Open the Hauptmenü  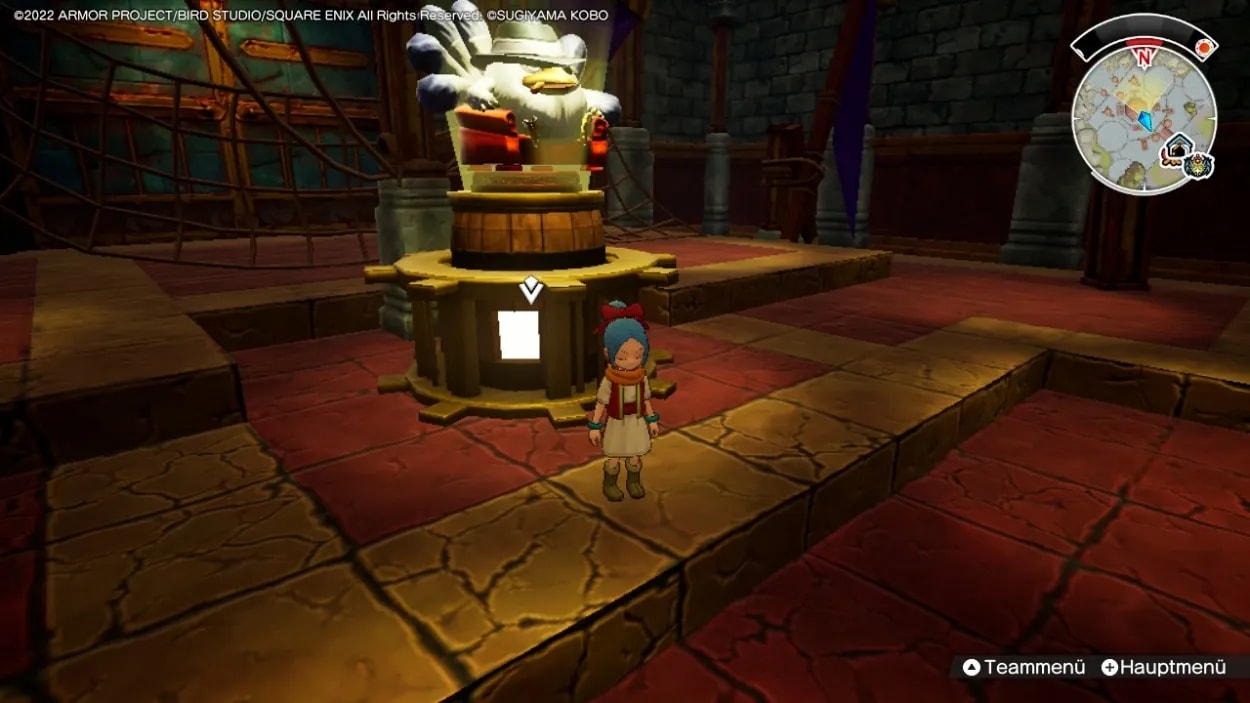1163,667
